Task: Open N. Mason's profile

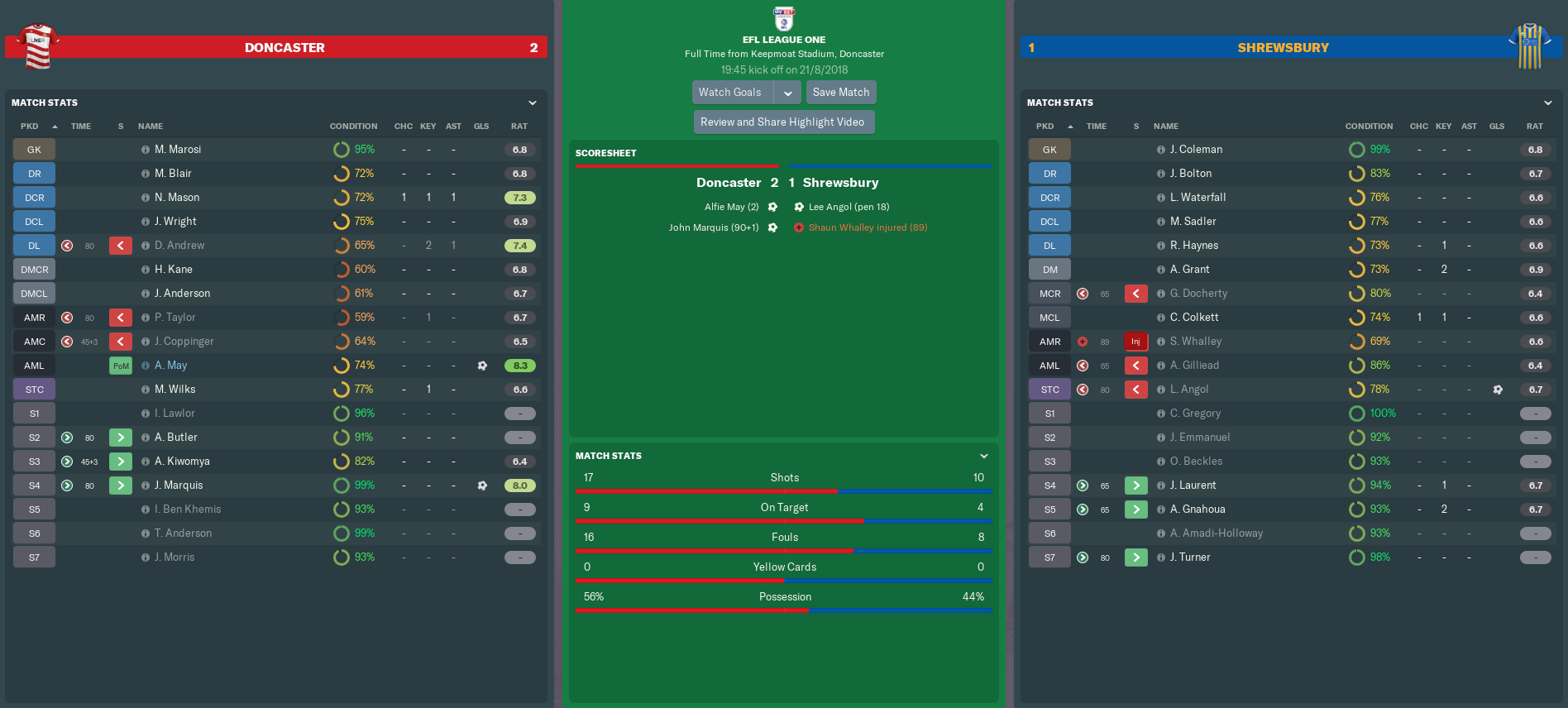Action: (177, 198)
